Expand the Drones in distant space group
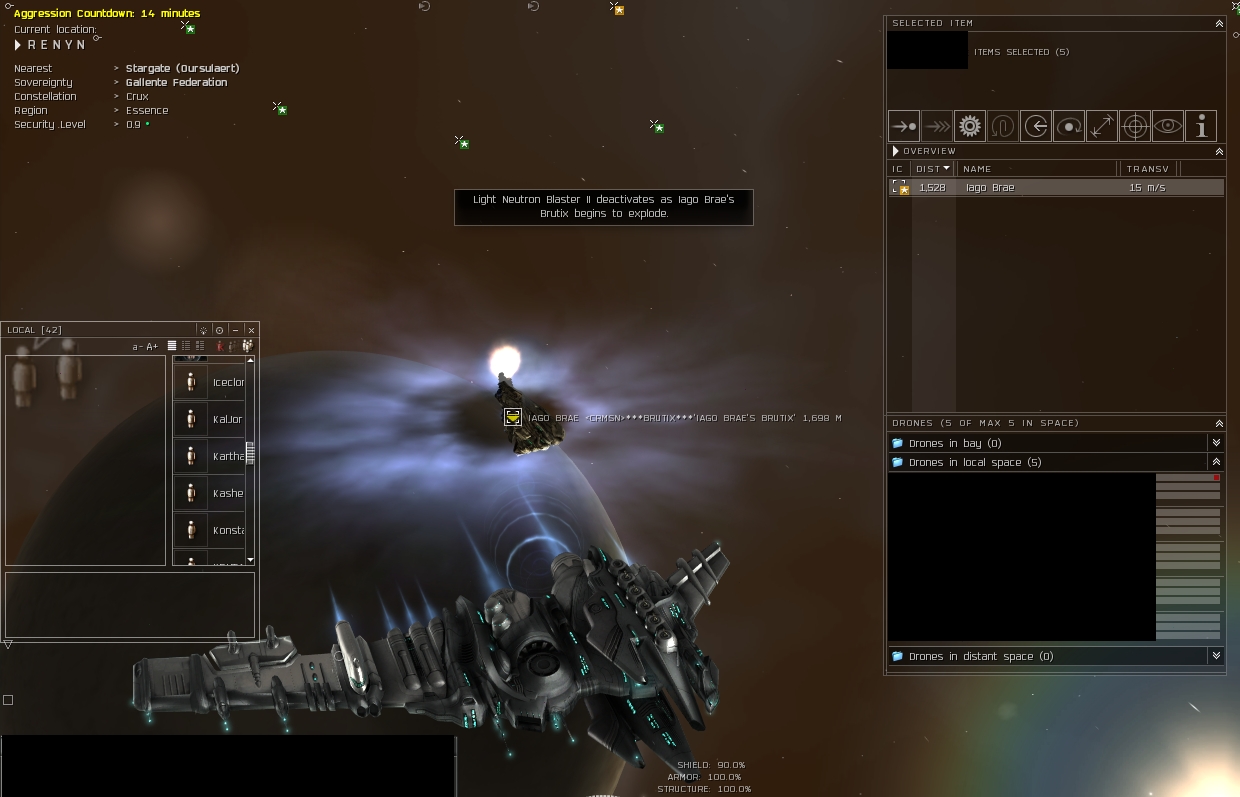The height and width of the screenshot is (797, 1240). 1216,656
